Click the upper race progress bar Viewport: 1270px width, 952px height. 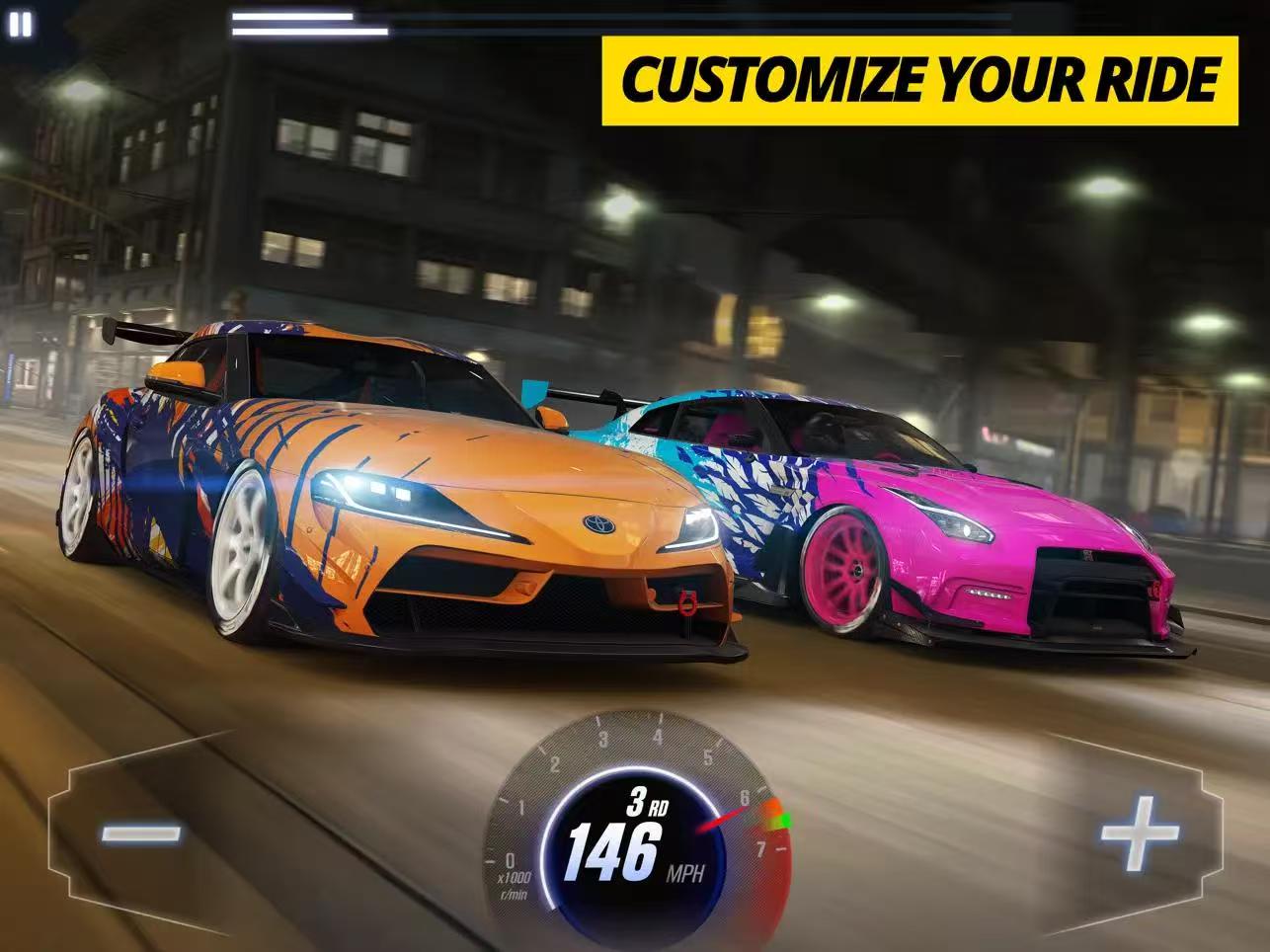coord(293,17)
